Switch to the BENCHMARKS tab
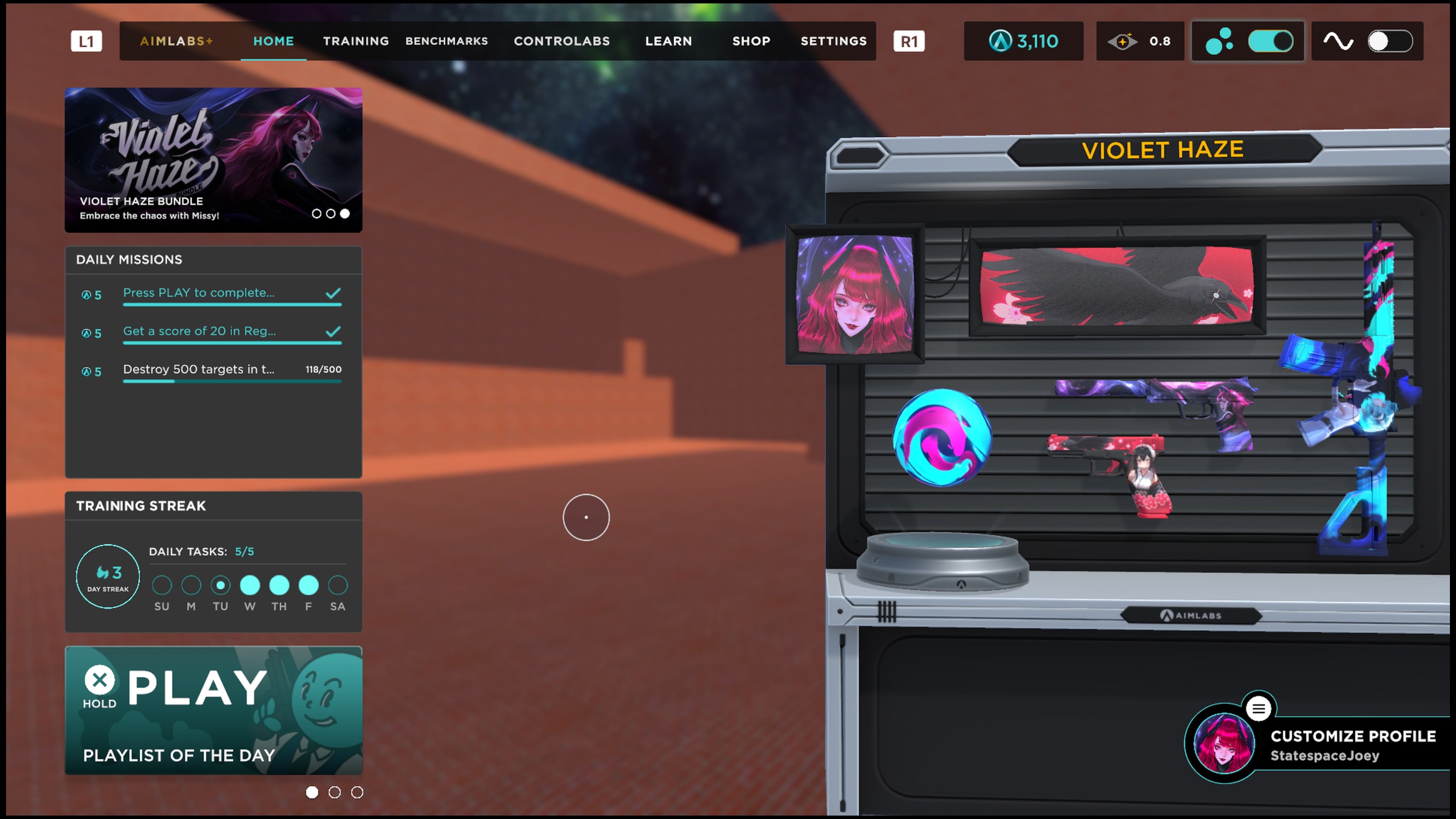This screenshot has width=1456, height=819. tap(447, 41)
